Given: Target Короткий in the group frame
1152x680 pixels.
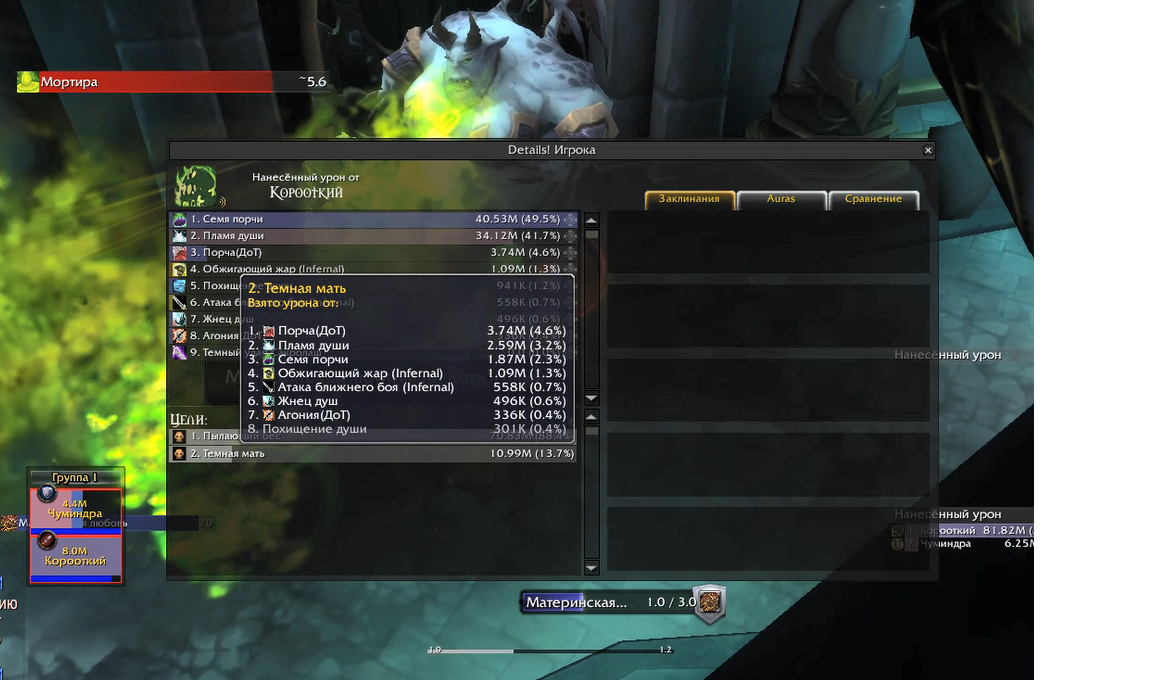Looking at the screenshot, I should (75, 556).
